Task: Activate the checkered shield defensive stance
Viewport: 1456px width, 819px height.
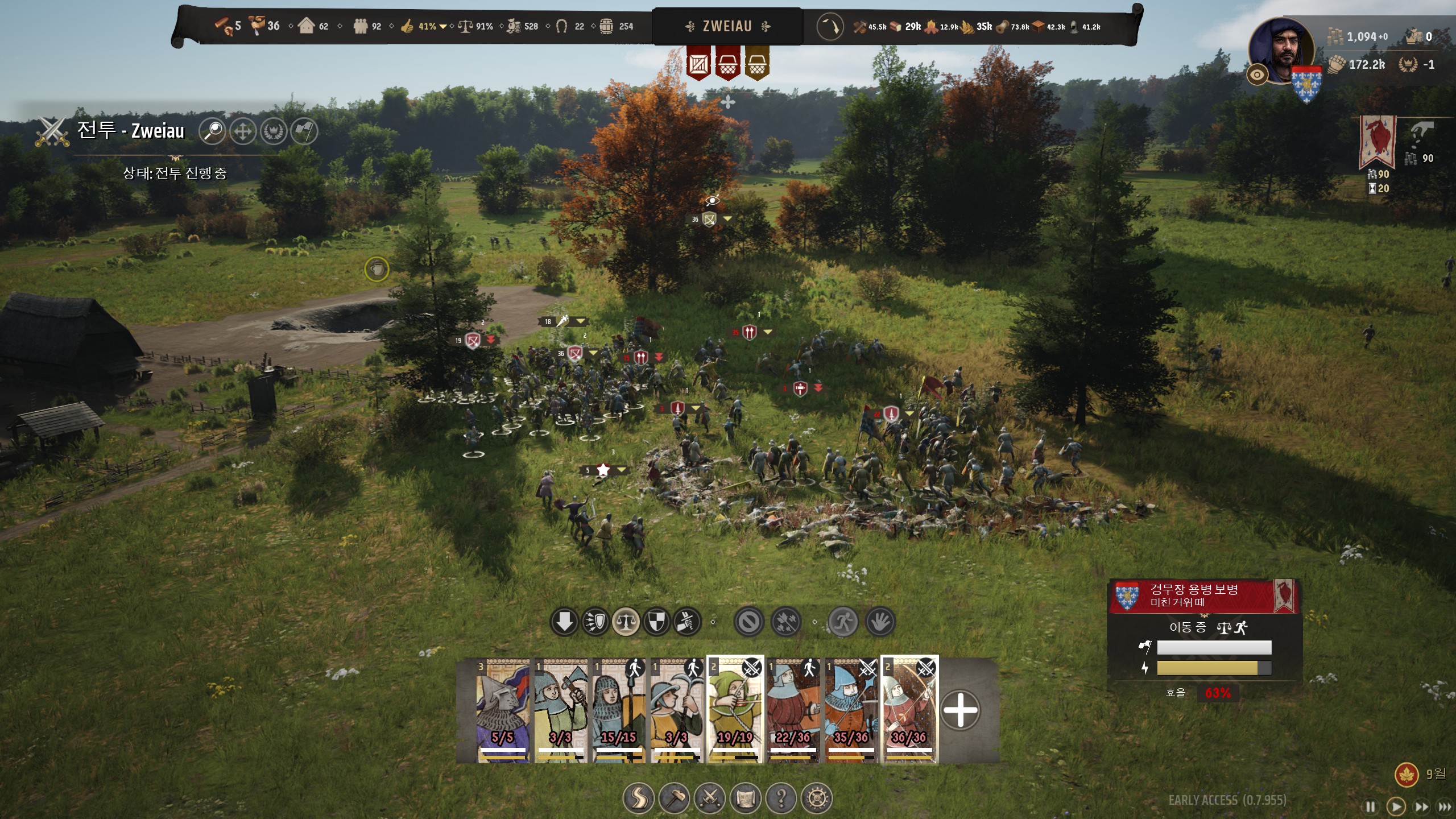Action: tap(656, 622)
